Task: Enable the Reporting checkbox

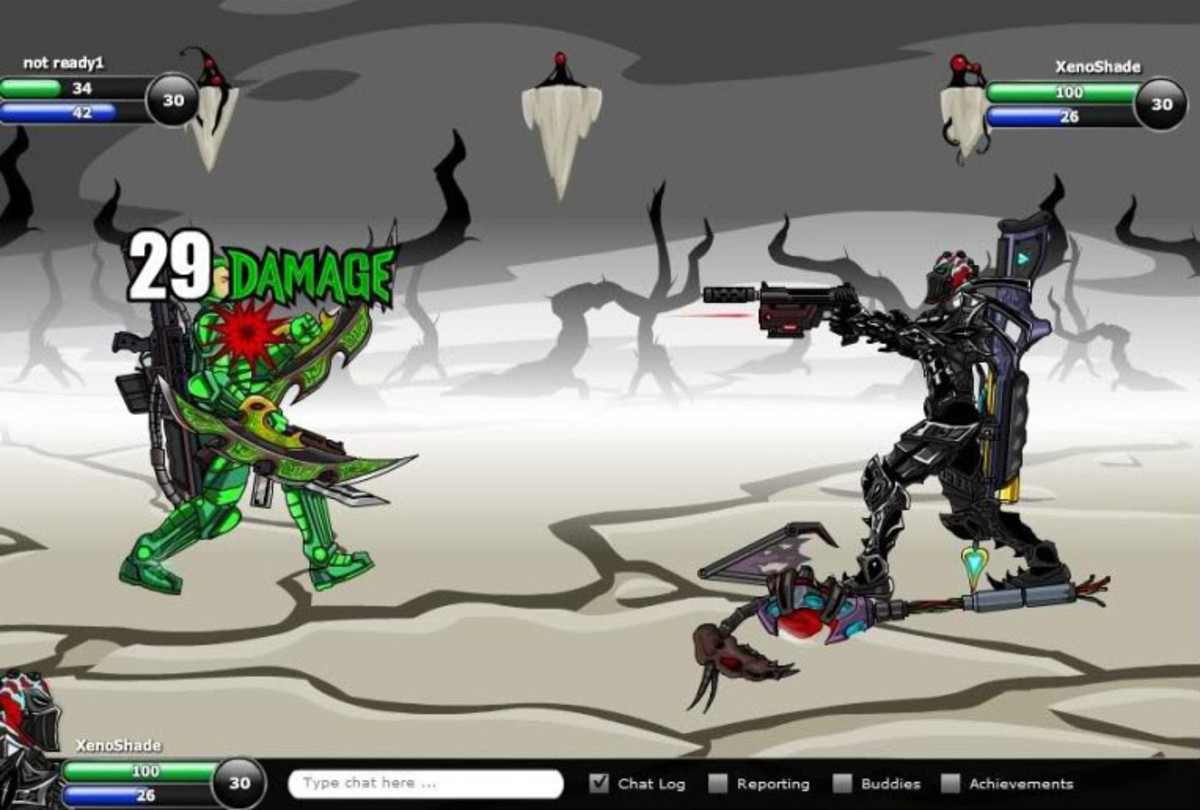Action: point(718,783)
